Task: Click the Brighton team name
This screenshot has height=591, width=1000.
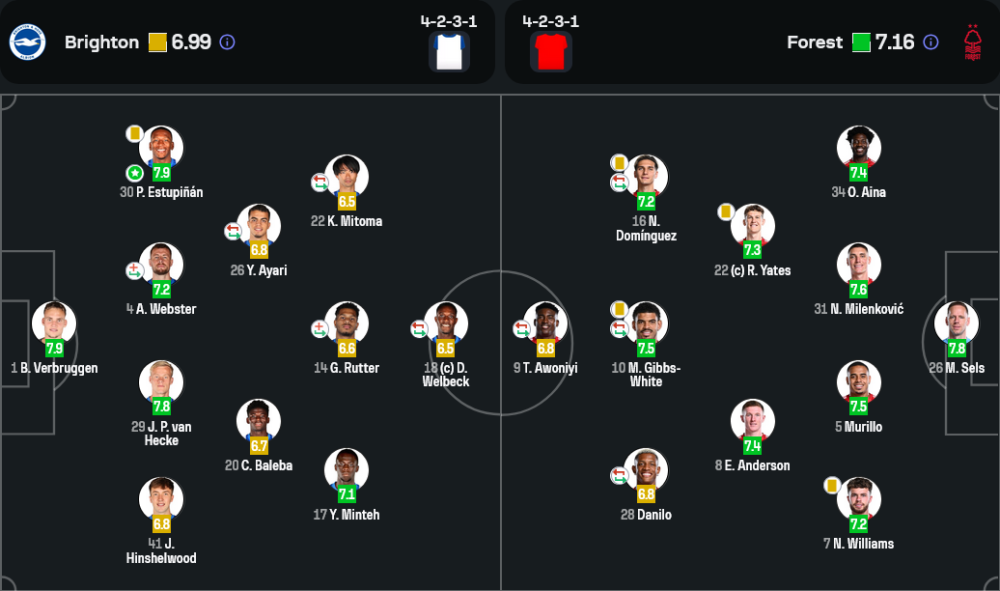Action: pyautogui.click(x=101, y=42)
